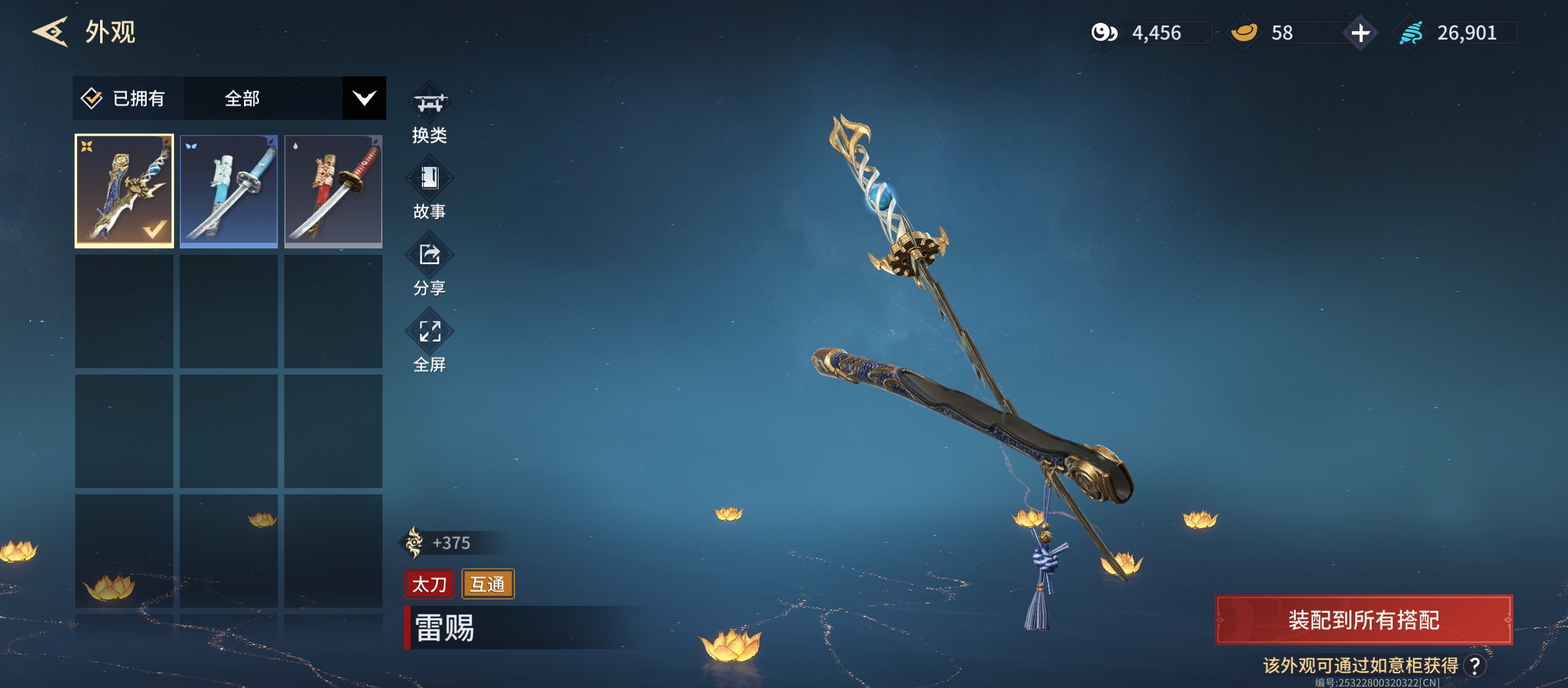Select the gold and blue 雷赐 katana skin
Screen dimensions: 1568x688
tap(124, 190)
